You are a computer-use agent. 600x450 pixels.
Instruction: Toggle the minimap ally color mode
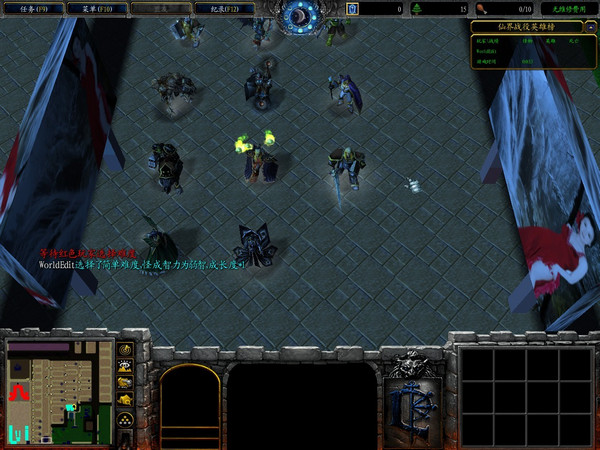pyautogui.click(x=127, y=384)
